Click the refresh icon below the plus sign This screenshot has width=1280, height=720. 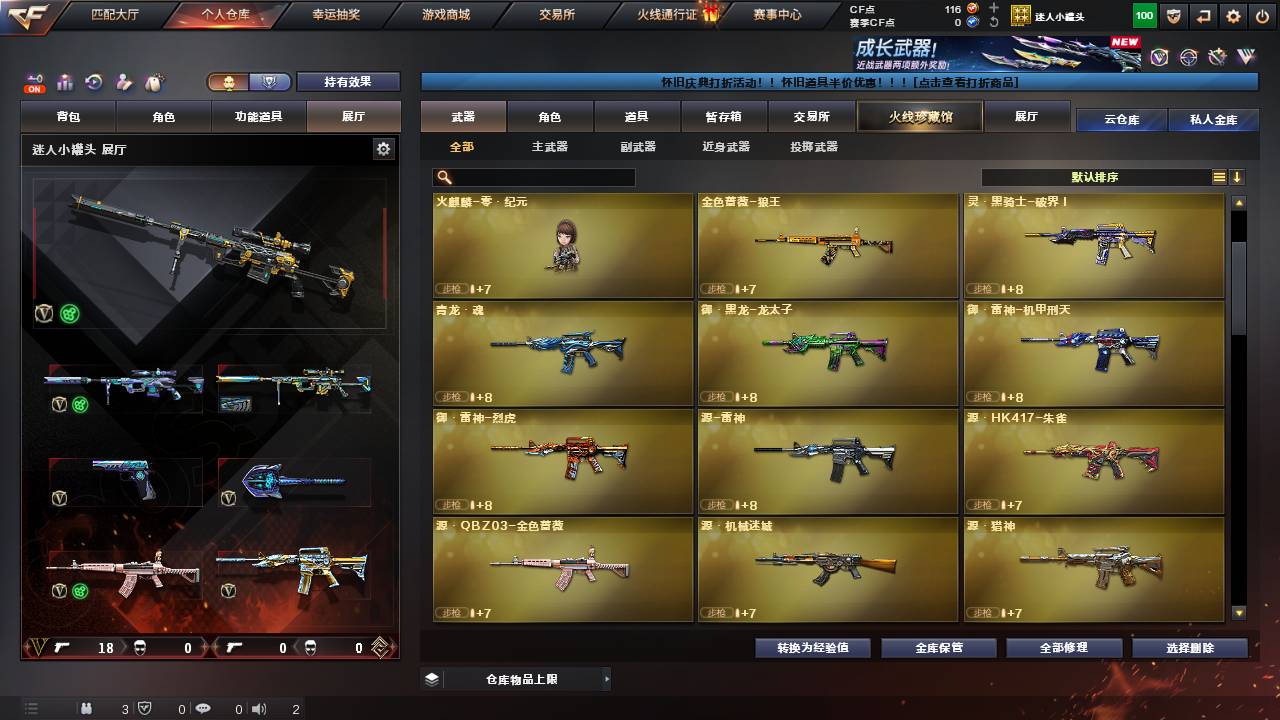click(994, 22)
